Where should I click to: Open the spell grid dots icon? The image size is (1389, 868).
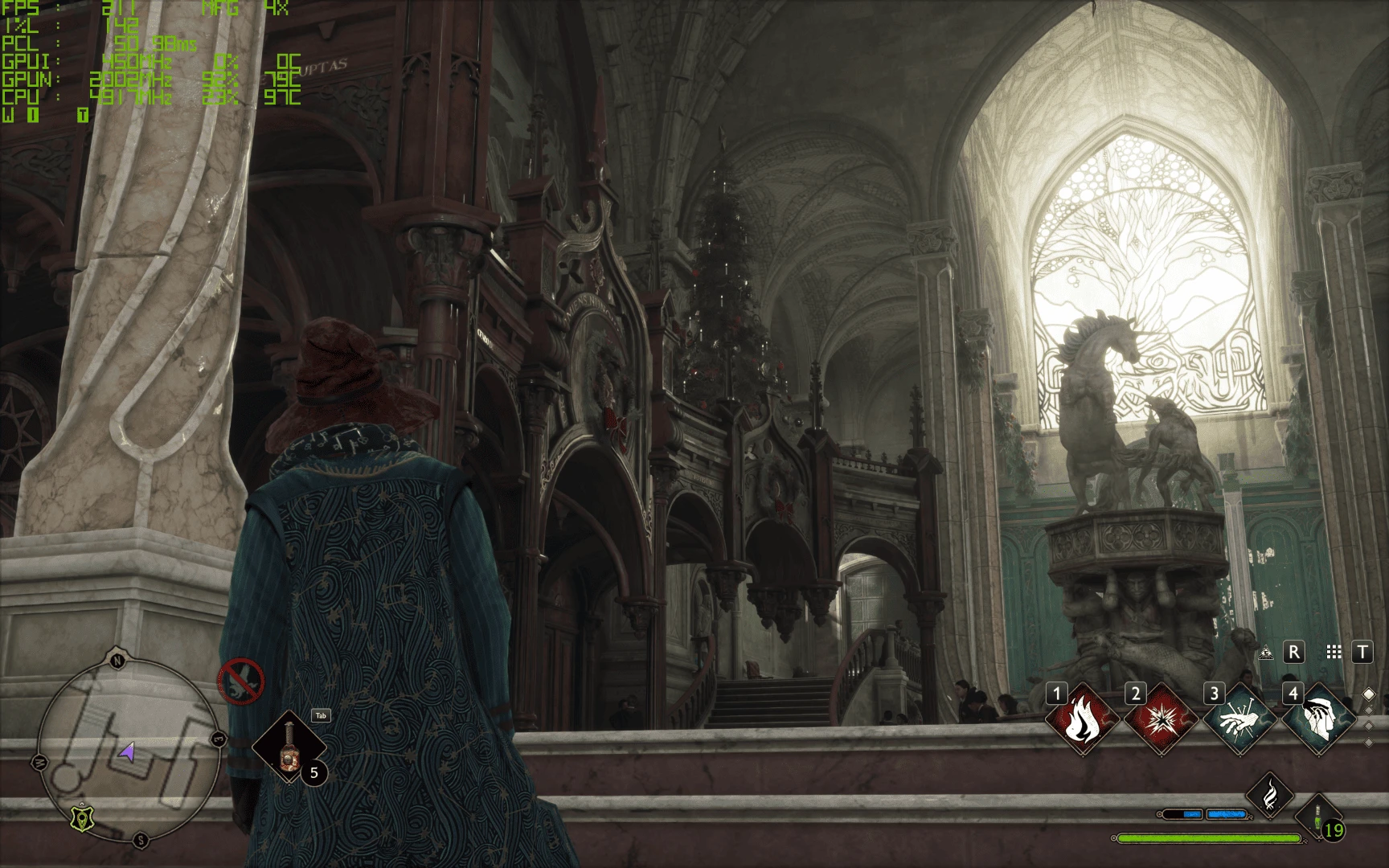[1334, 653]
